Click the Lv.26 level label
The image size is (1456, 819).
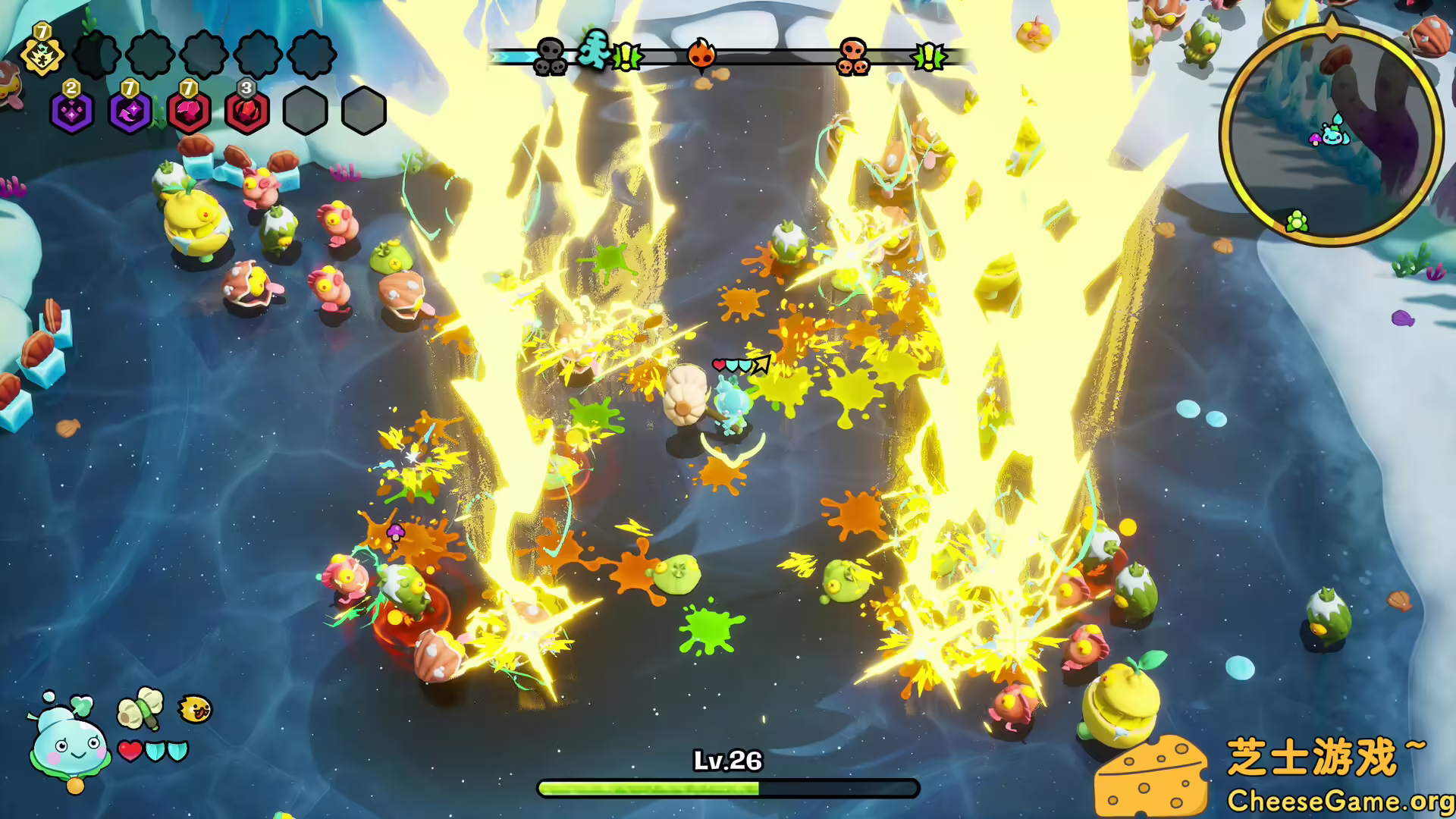pyautogui.click(x=726, y=761)
